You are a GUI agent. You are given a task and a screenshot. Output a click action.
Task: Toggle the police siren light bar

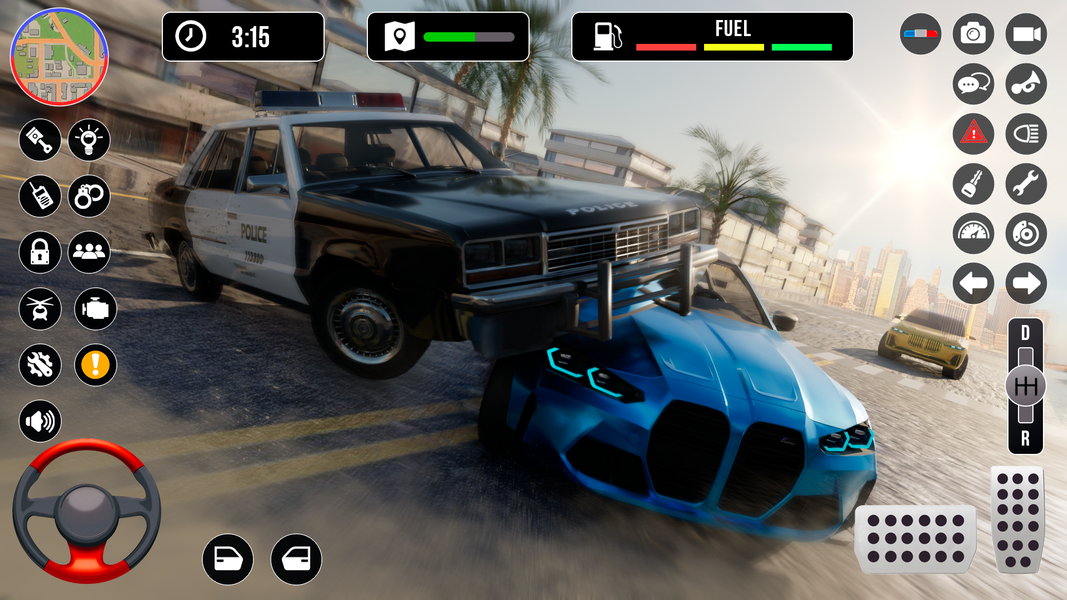[x=920, y=34]
